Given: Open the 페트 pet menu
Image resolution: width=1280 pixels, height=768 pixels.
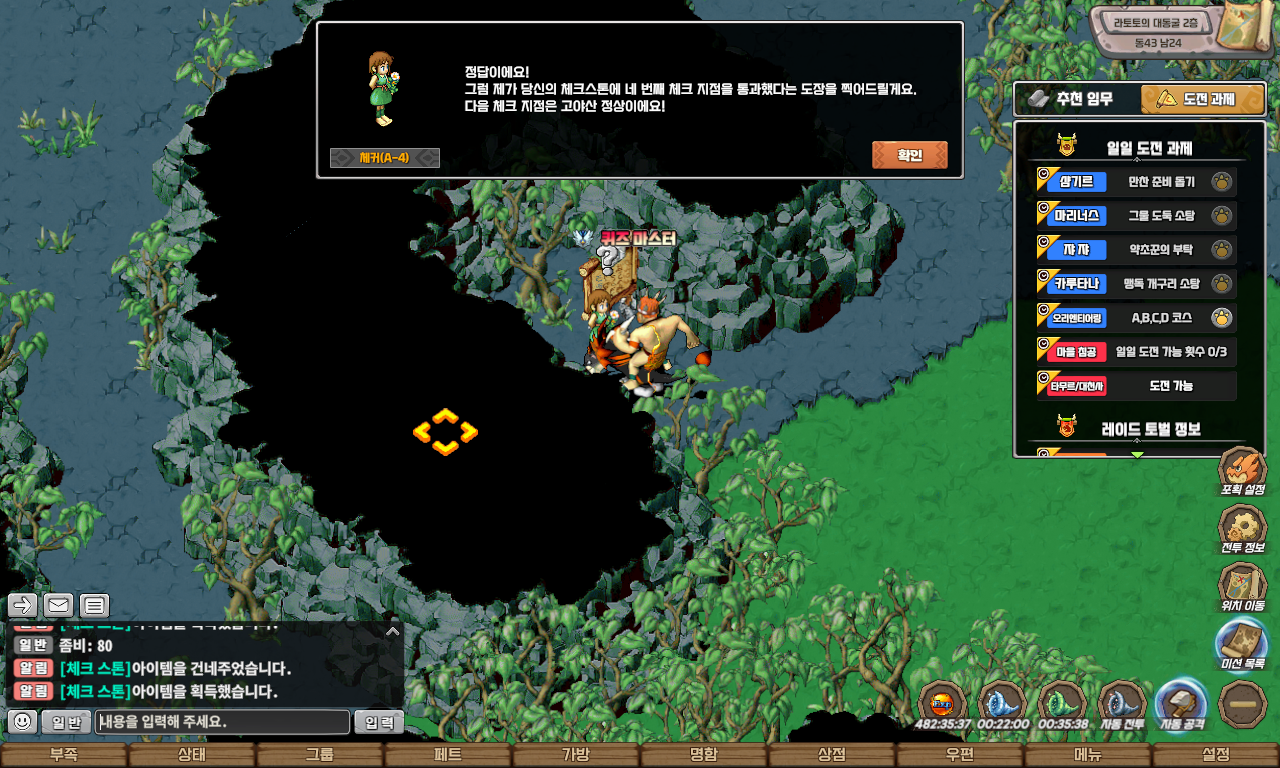Looking at the screenshot, I should (447, 755).
